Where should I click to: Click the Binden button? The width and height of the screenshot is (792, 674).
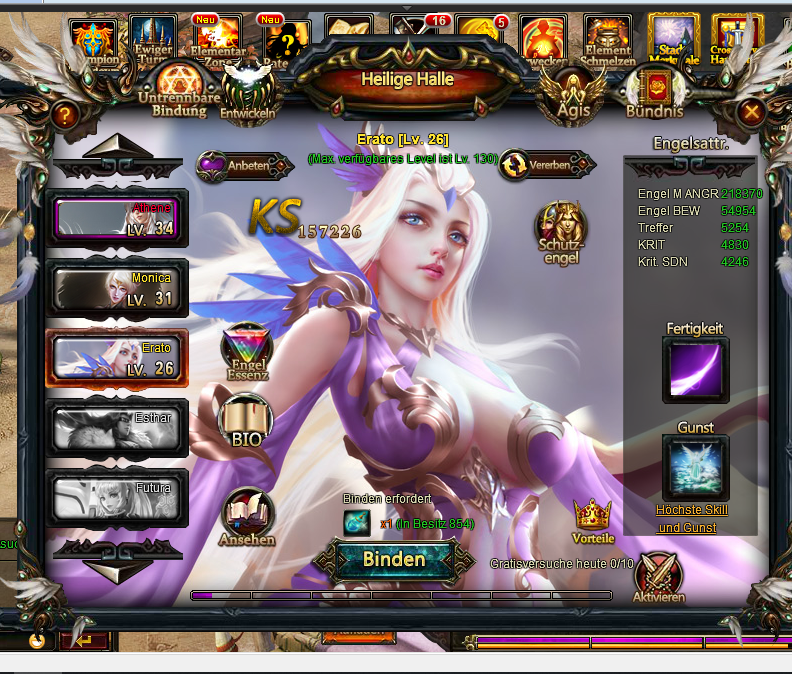click(393, 560)
